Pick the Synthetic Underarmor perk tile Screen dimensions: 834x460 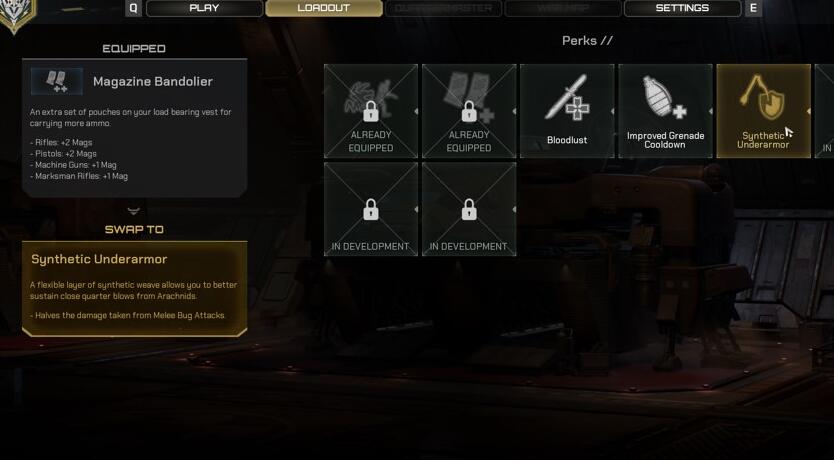pos(763,111)
